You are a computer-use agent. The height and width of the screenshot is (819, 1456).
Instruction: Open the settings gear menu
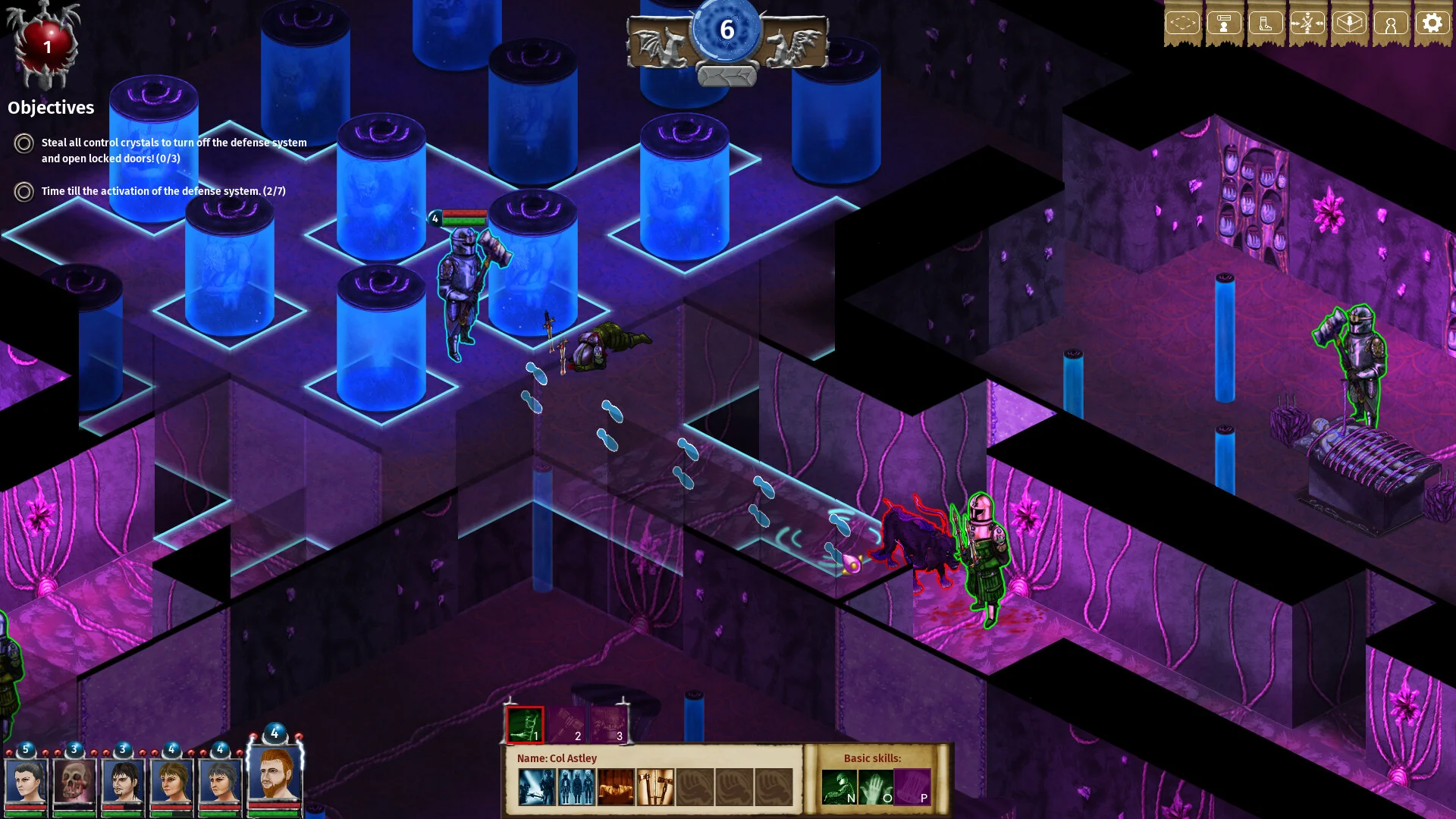pyautogui.click(x=1431, y=24)
